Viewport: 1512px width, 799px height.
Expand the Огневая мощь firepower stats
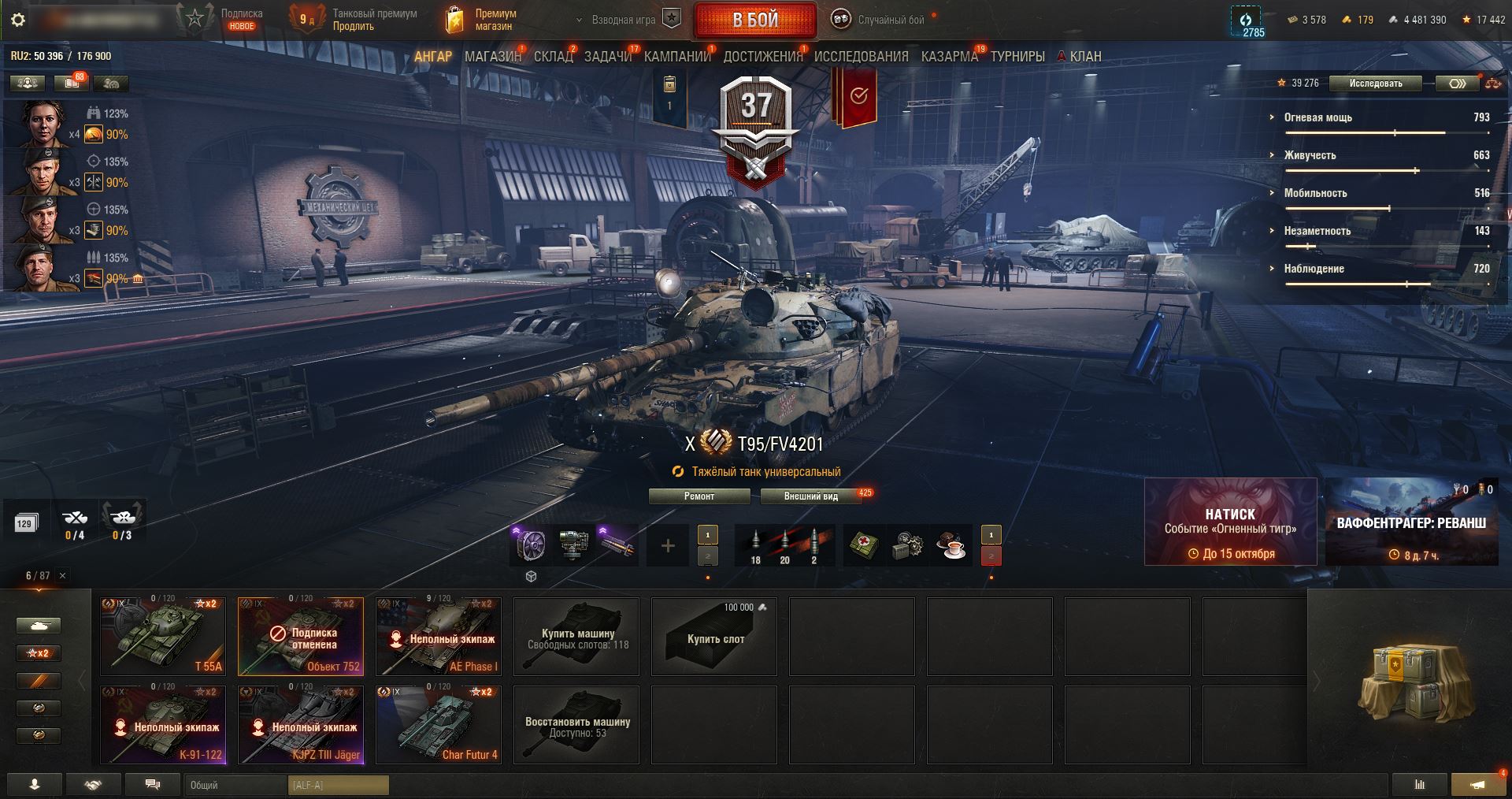click(1317, 117)
